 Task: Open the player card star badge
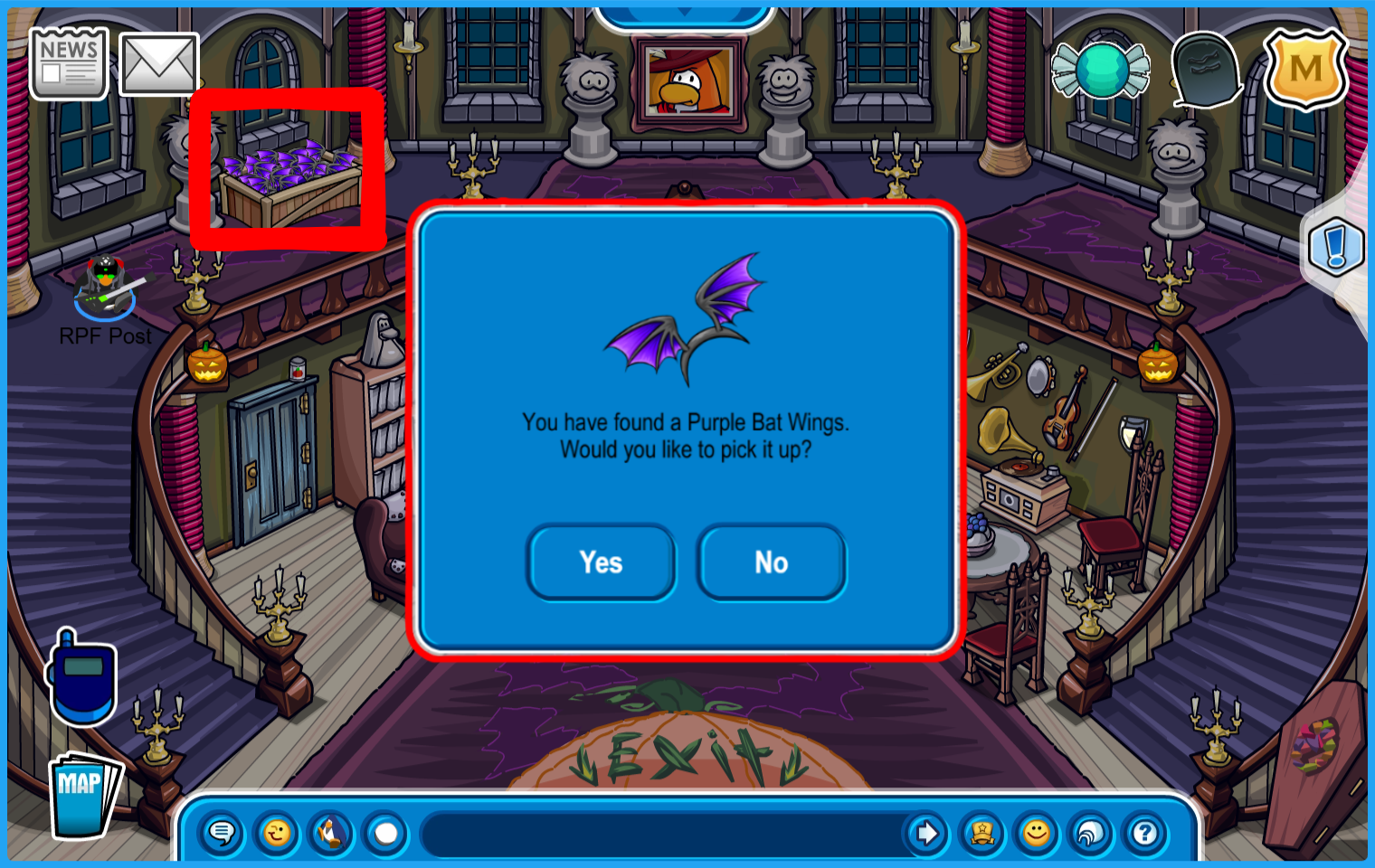(981, 833)
